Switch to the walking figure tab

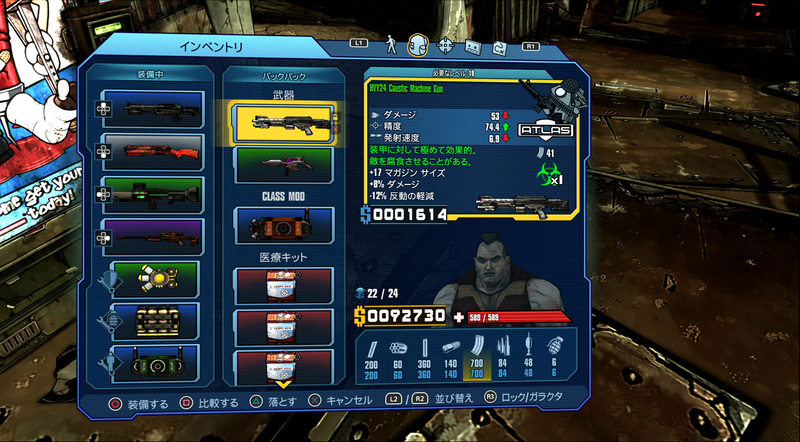point(391,45)
